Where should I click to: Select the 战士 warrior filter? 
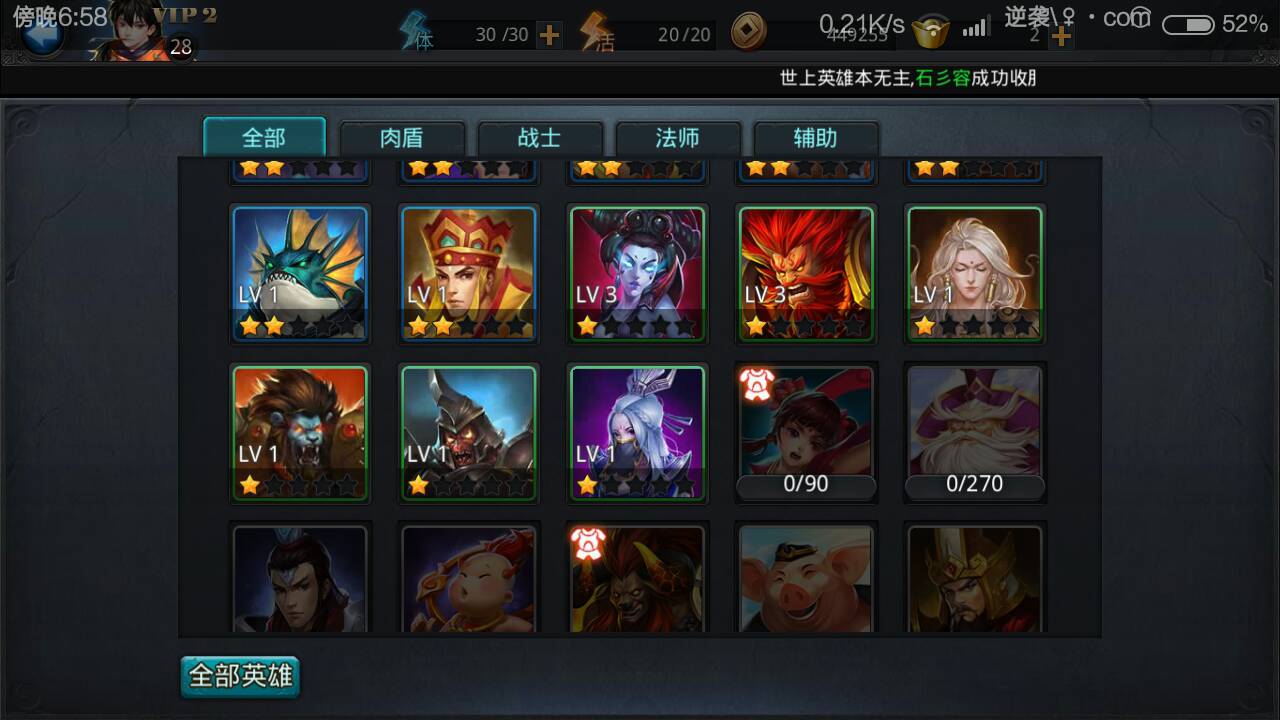point(541,139)
